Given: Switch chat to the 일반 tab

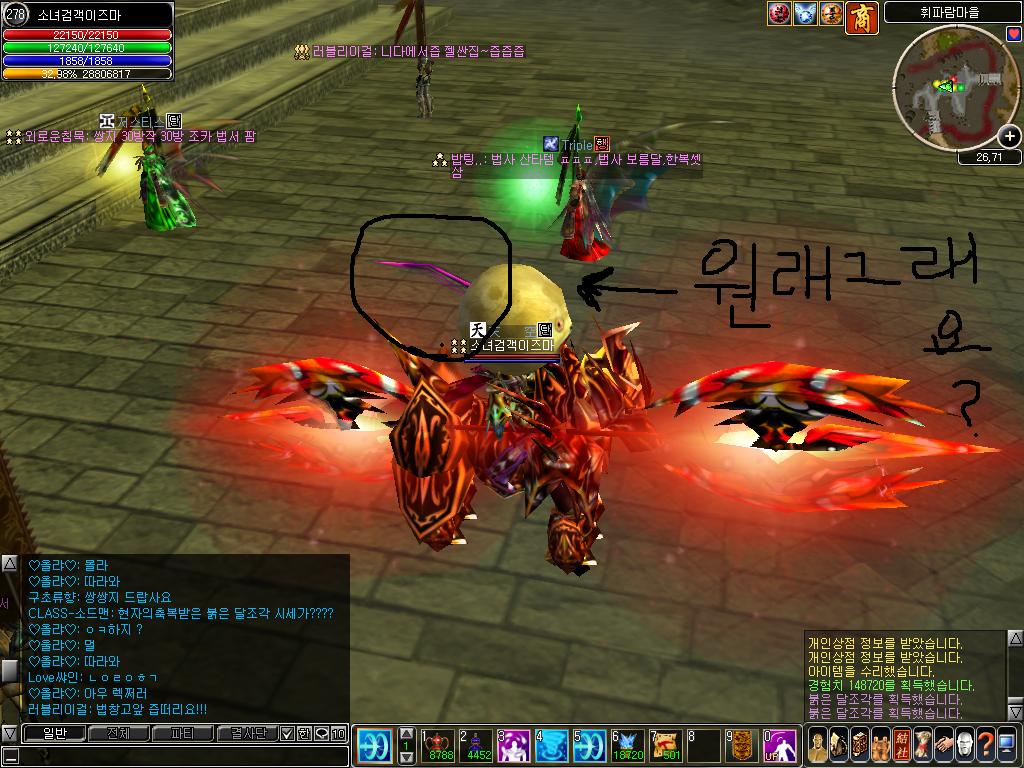Looking at the screenshot, I should click(52, 733).
